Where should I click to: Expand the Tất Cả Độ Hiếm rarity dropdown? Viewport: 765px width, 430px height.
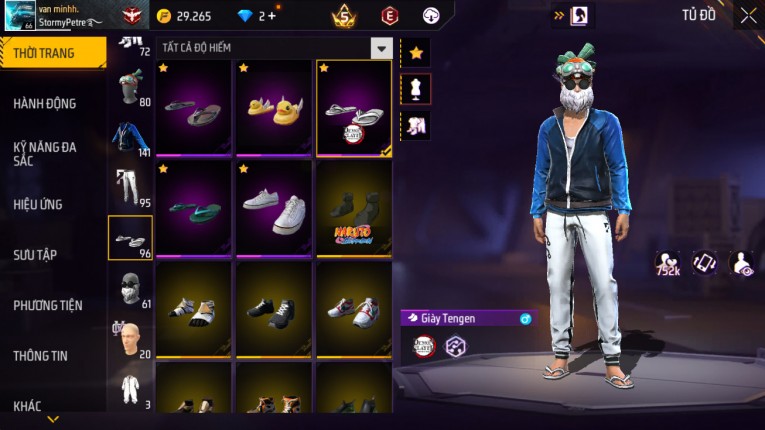(x=381, y=47)
